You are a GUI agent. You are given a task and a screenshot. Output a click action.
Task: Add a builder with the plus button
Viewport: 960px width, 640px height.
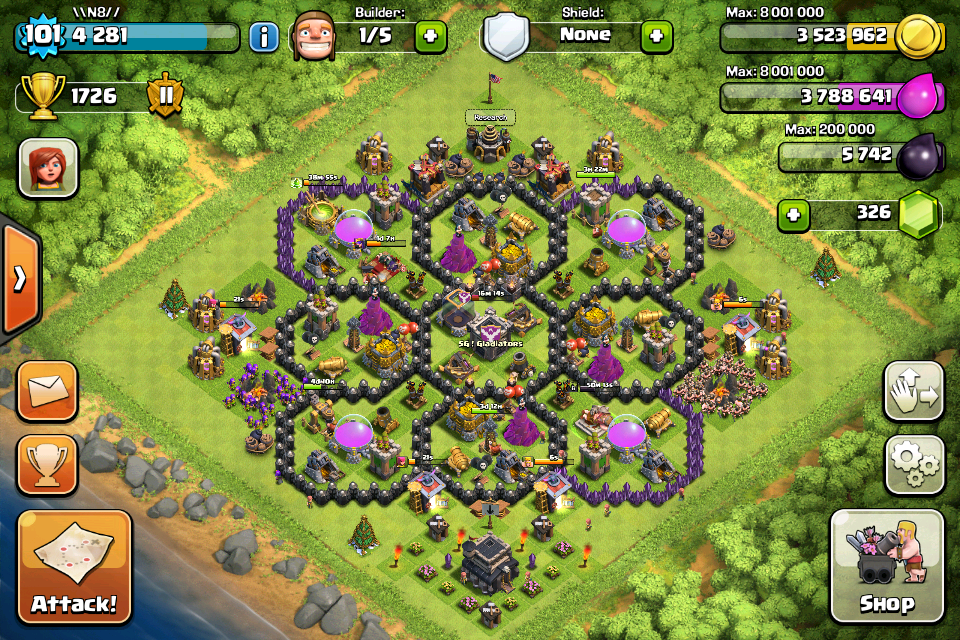pos(430,37)
